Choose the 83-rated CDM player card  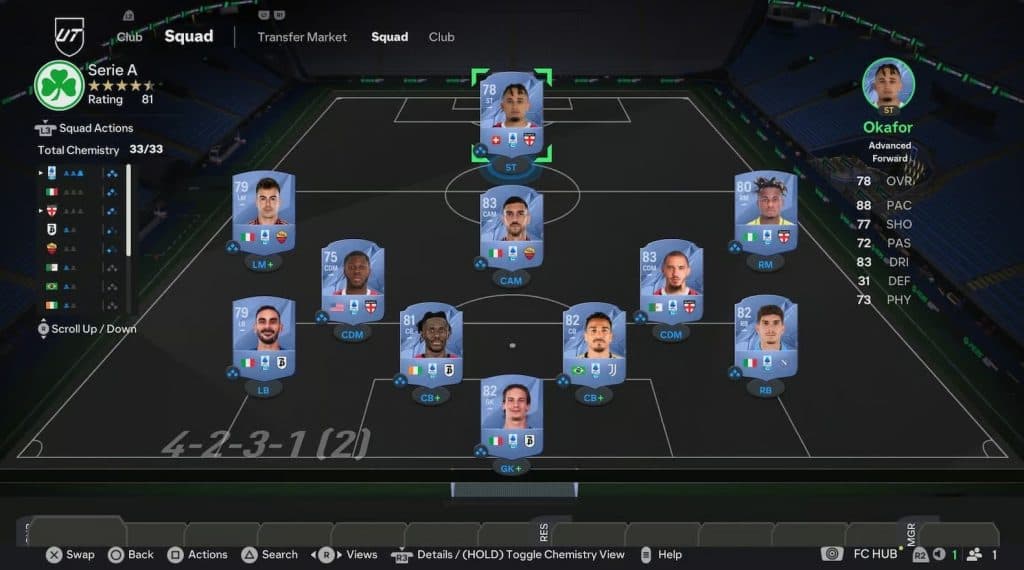[x=671, y=282]
